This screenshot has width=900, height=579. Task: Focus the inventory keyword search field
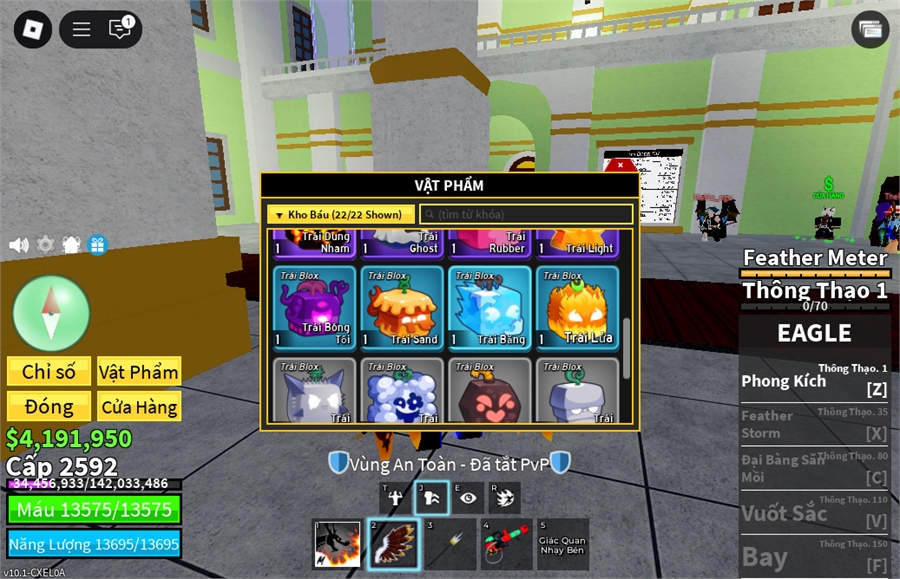(526, 214)
